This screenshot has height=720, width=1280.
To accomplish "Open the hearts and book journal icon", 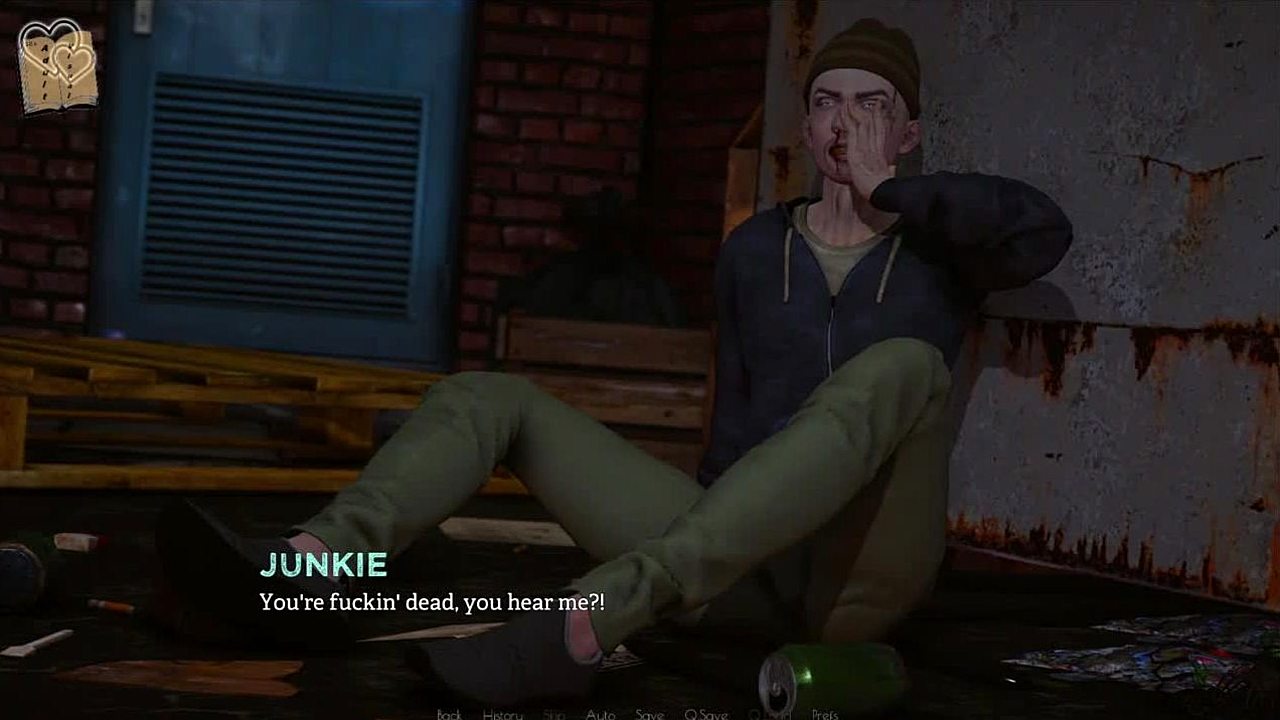I will [x=59, y=66].
